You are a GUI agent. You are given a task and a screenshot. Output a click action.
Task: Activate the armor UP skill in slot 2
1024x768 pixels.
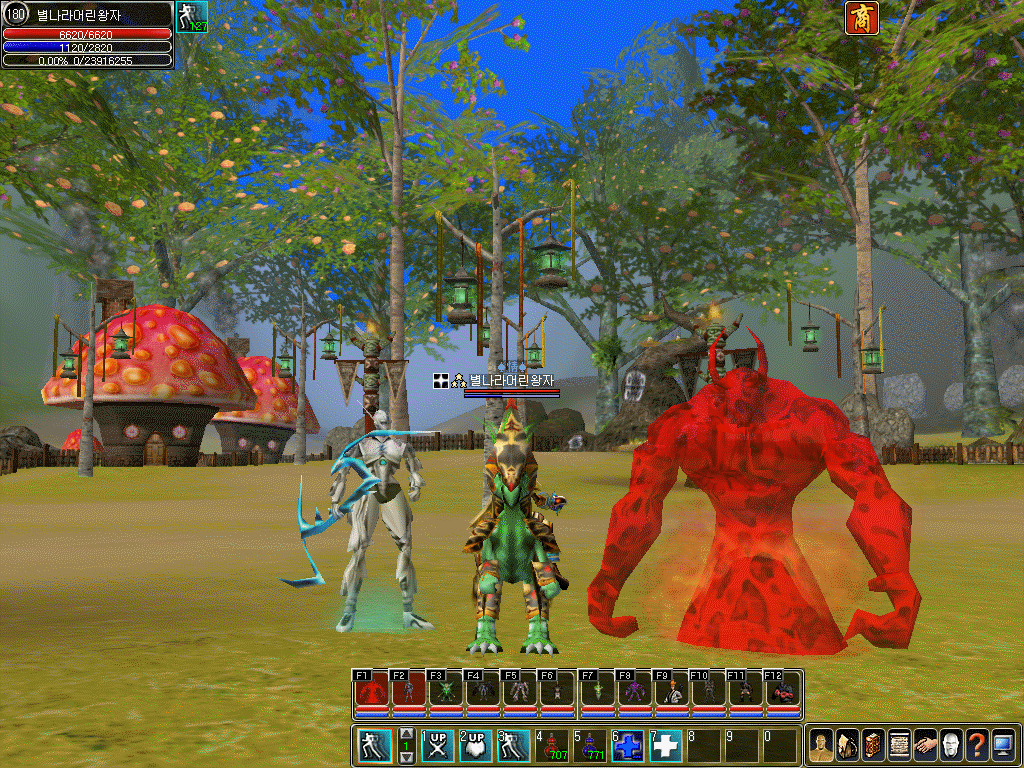(x=476, y=746)
